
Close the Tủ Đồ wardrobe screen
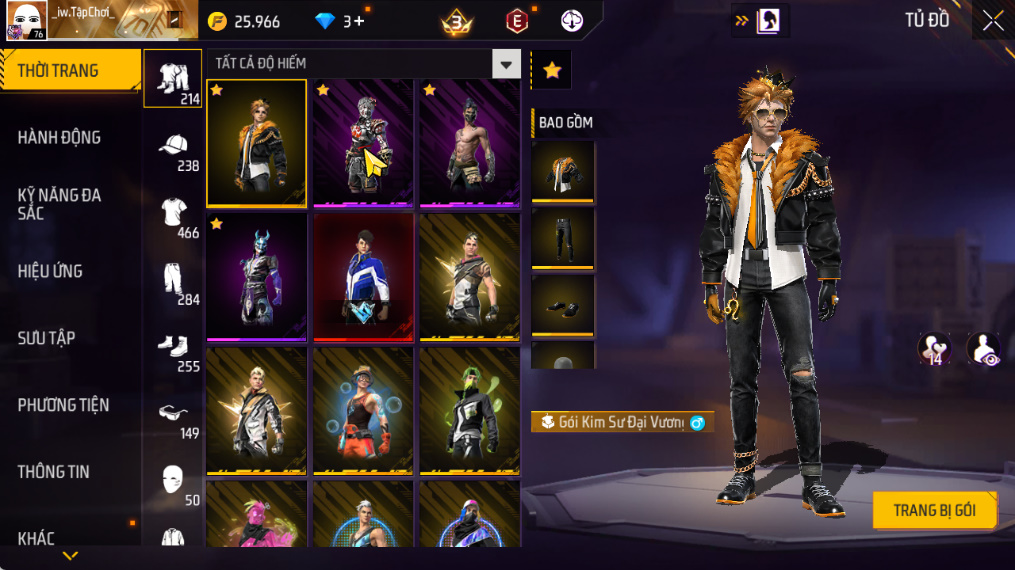[x=992, y=21]
